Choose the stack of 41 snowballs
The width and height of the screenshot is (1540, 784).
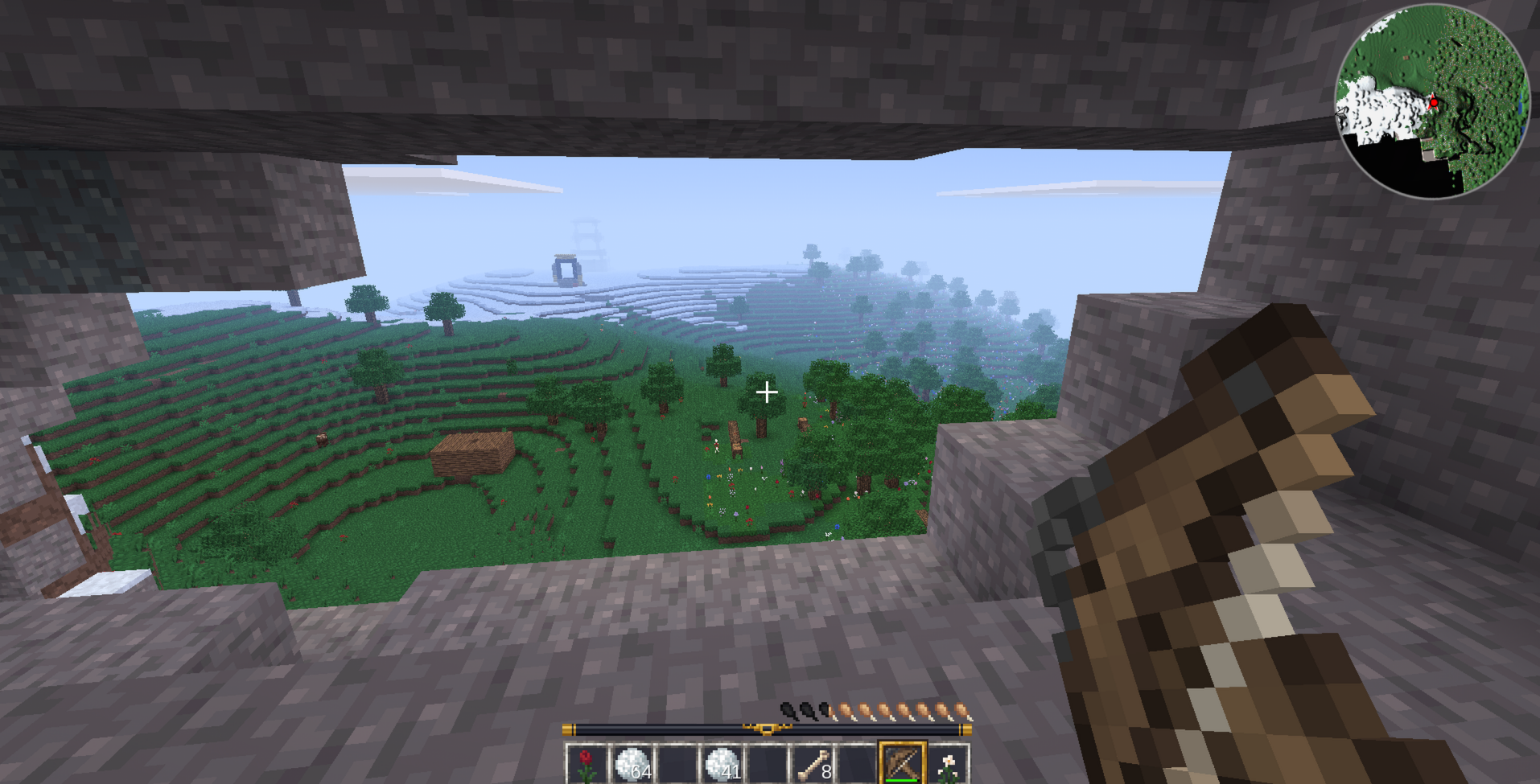coord(723,763)
